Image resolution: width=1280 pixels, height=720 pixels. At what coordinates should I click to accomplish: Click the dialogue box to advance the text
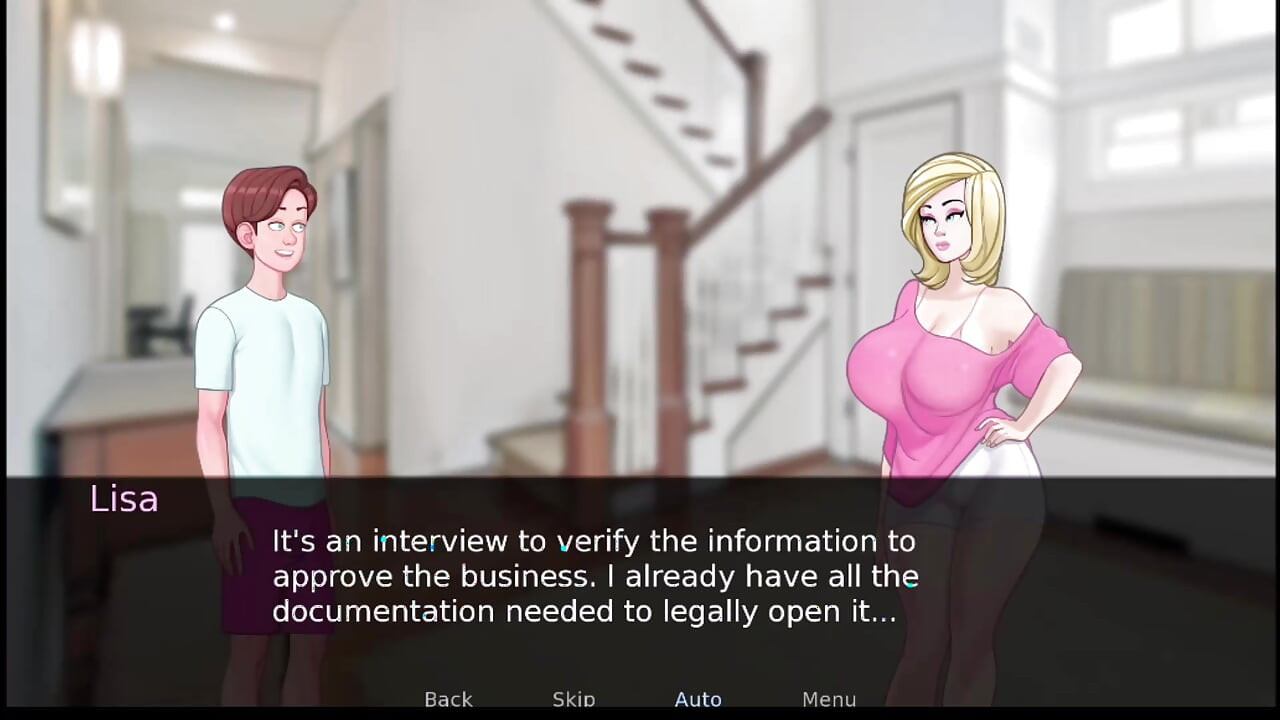(594, 576)
